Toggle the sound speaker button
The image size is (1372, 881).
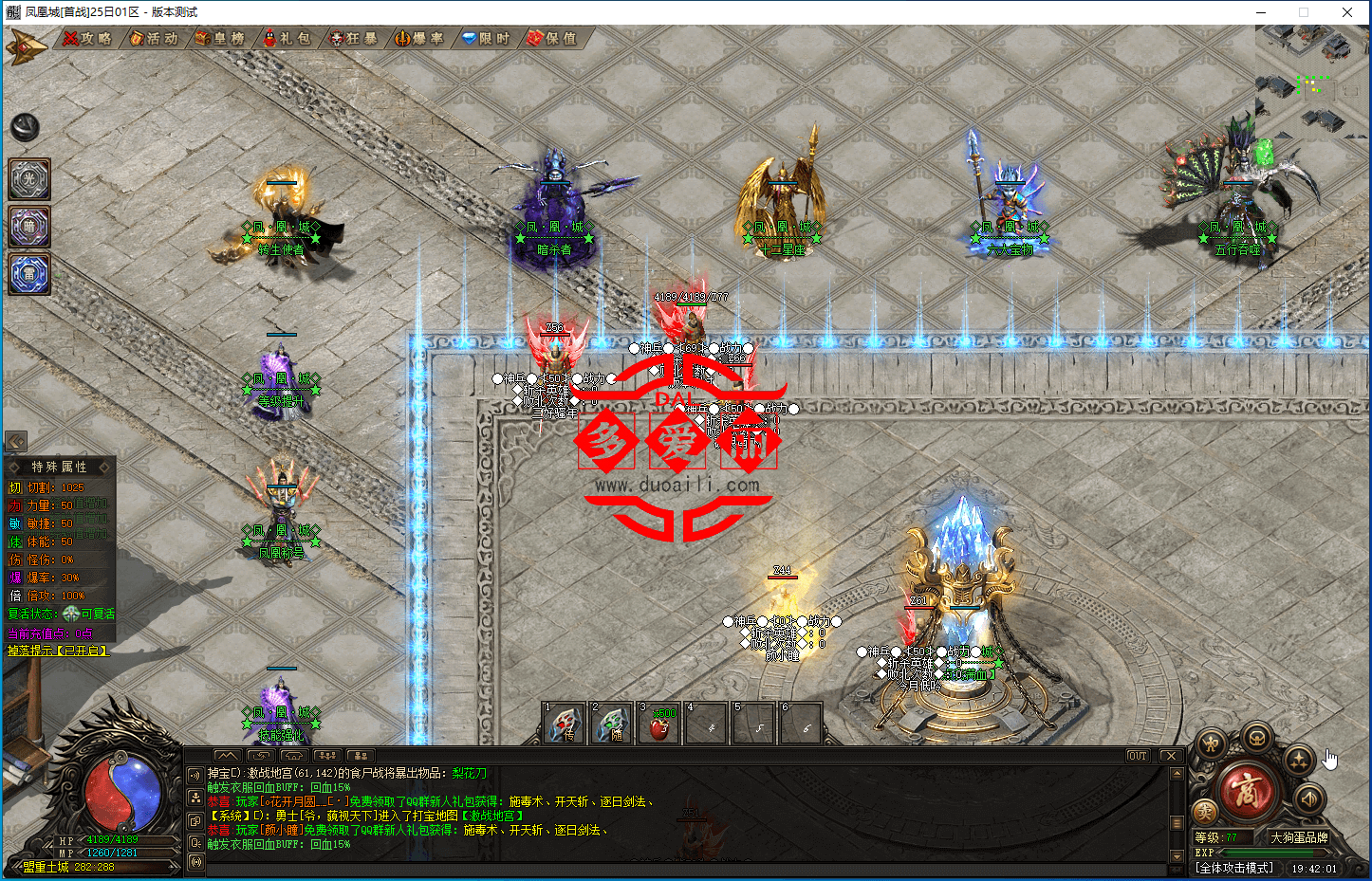click(1308, 798)
